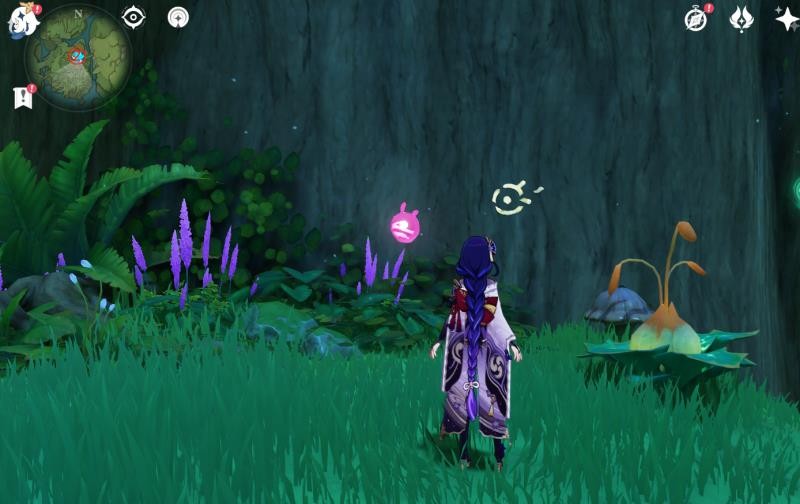Open the winged battle pass icon

point(741,18)
